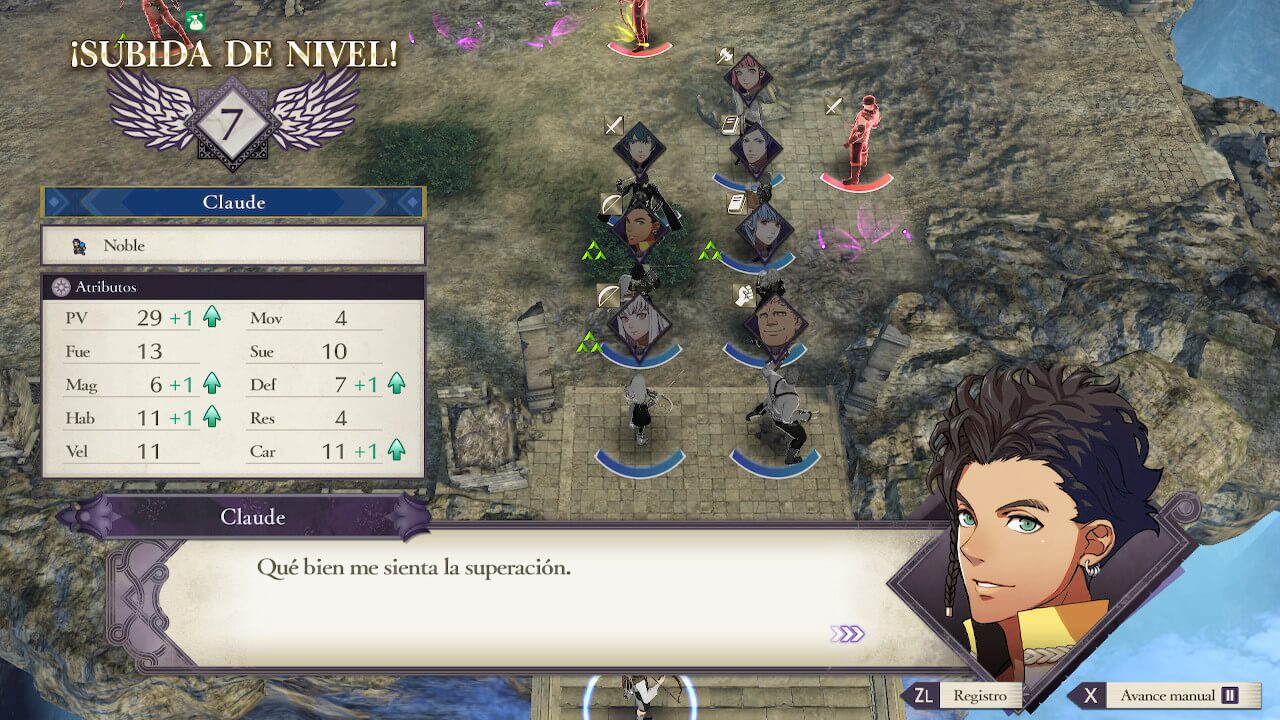Advance dialogue with the purple arrow indicator

pos(847,634)
